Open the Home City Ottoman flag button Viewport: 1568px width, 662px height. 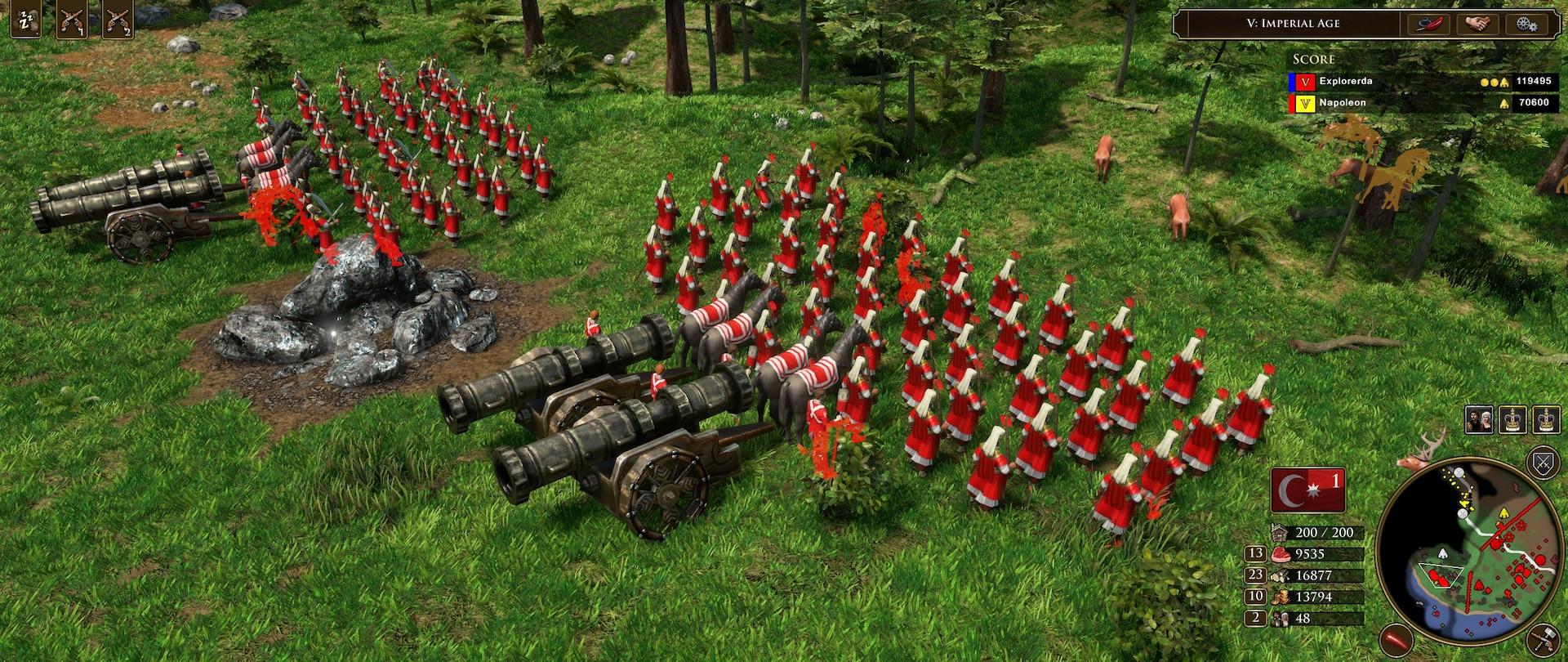pyautogui.click(x=1307, y=490)
